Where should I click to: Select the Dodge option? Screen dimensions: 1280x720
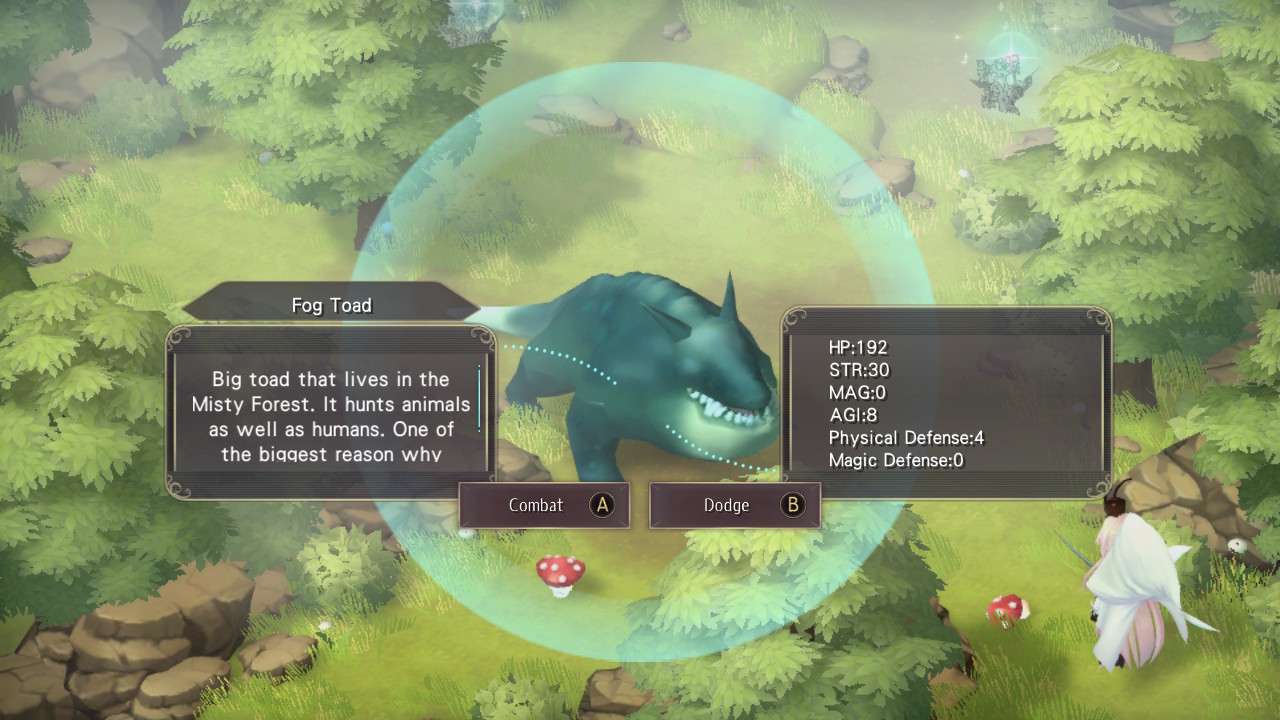(x=735, y=505)
